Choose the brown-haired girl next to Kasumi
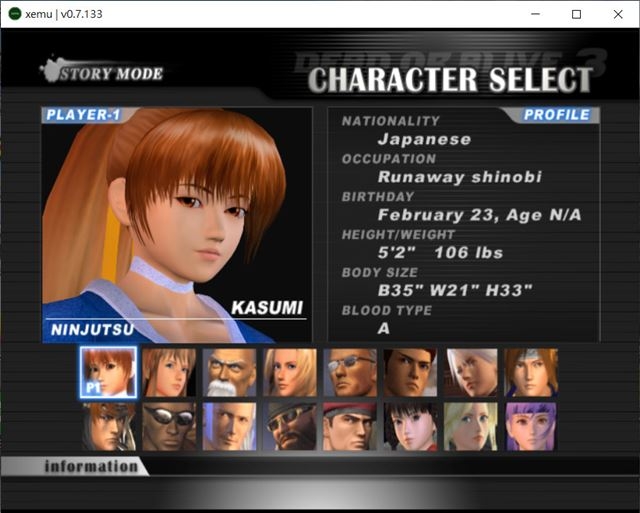 [x=169, y=372]
